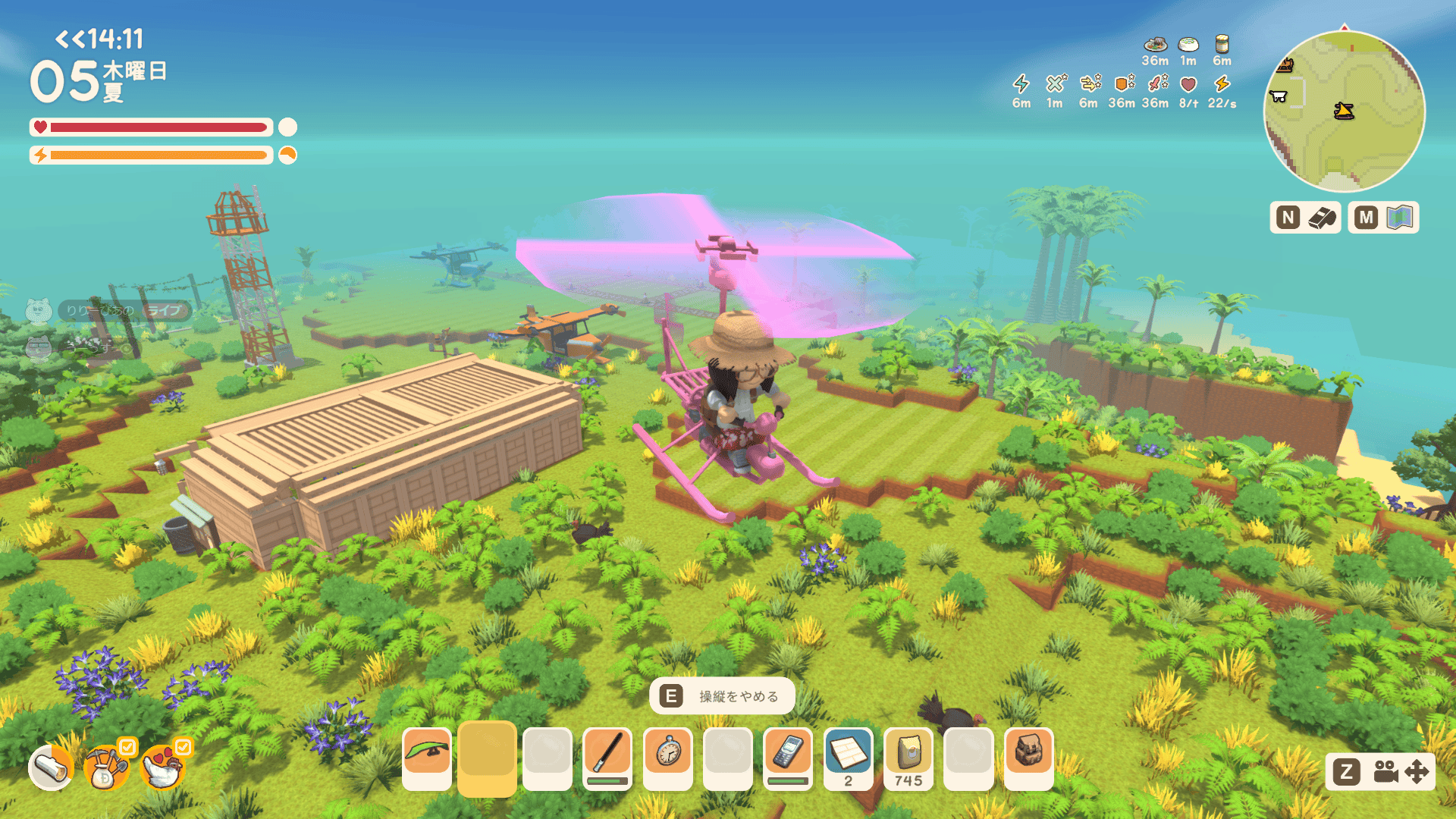Screen dimensions: 1456x819
Task: Inspect the jar food buff icon
Action: 1222,44
